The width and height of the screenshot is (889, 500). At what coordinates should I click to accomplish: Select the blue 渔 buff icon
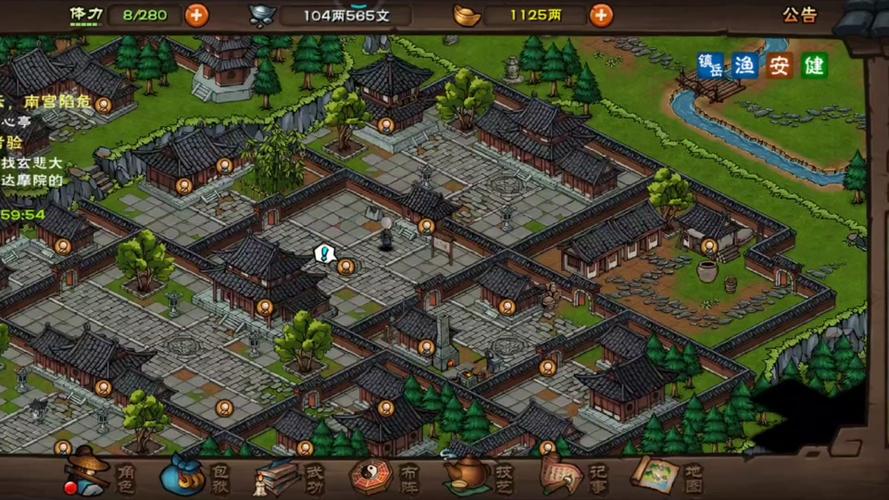tap(745, 66)
